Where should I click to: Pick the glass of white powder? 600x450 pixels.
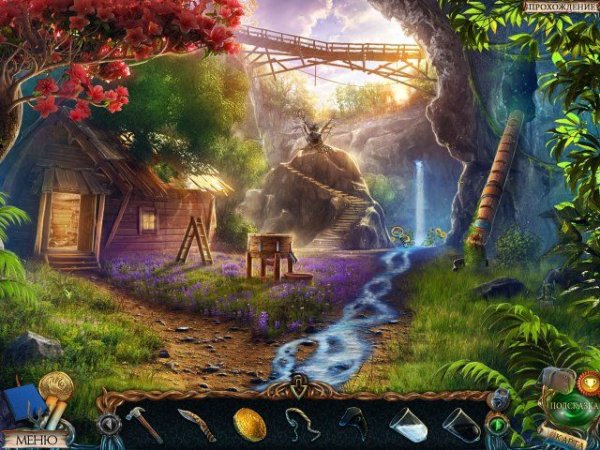[407, 424]
